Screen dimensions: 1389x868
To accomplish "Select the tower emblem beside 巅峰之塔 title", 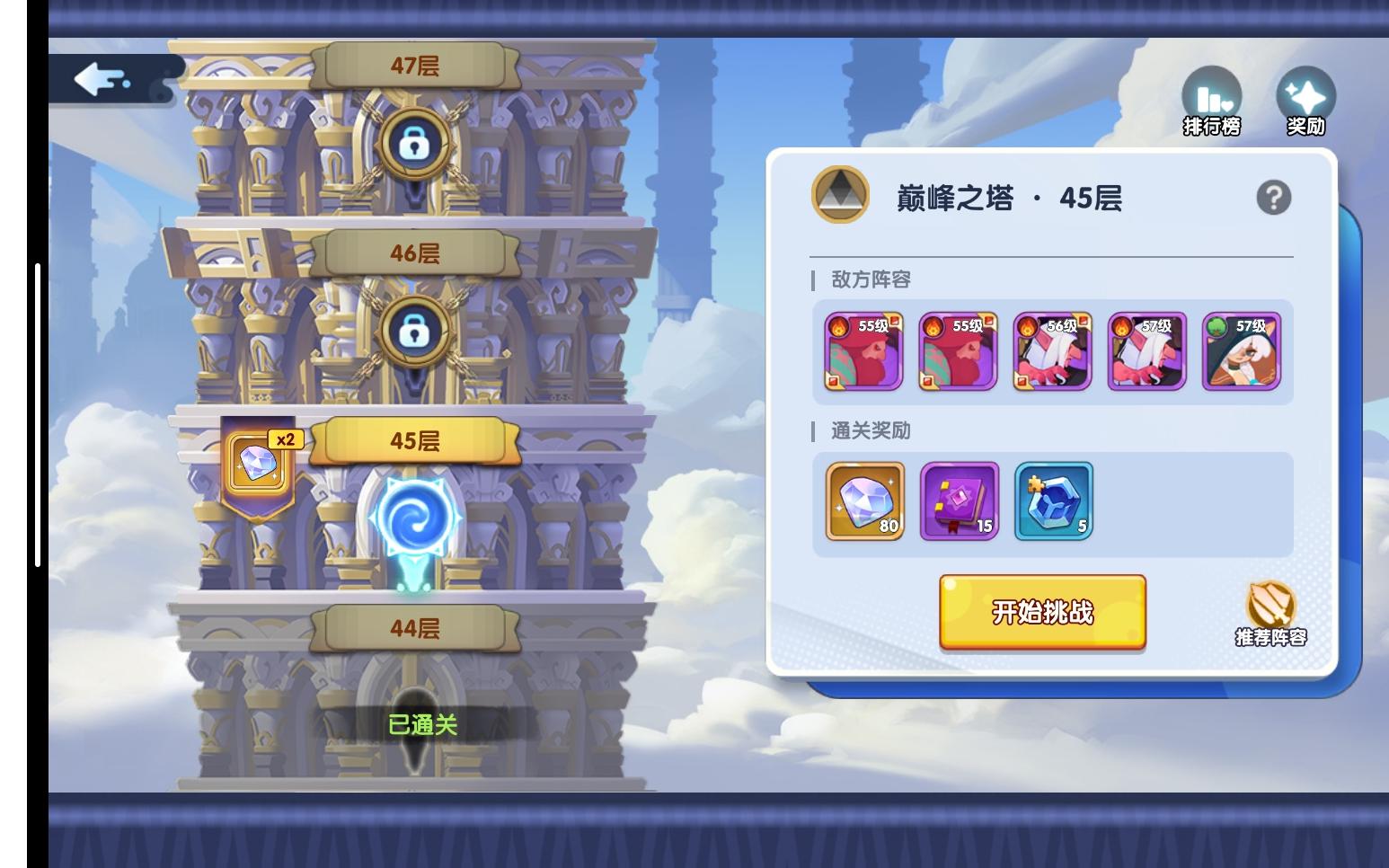I will click(x=839, y=194).
